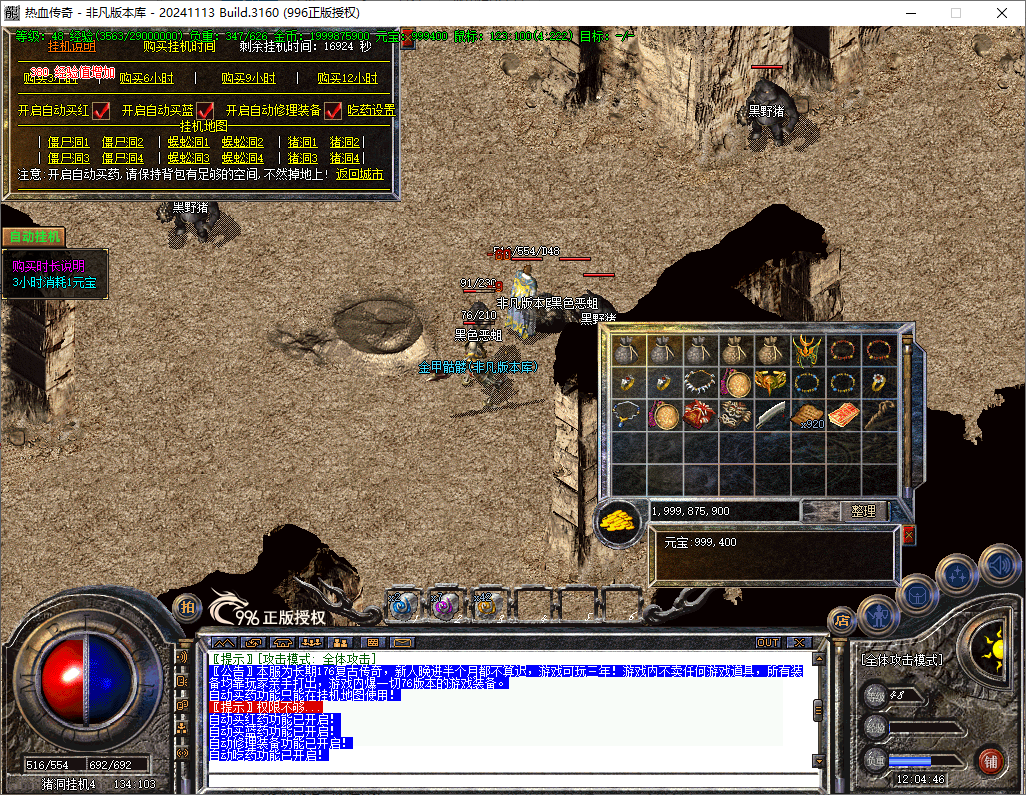Buy 12 hours of auto-hunt time (购买12小时)
The width and height of the screenshot is (1026, 795).
[347, 79]
